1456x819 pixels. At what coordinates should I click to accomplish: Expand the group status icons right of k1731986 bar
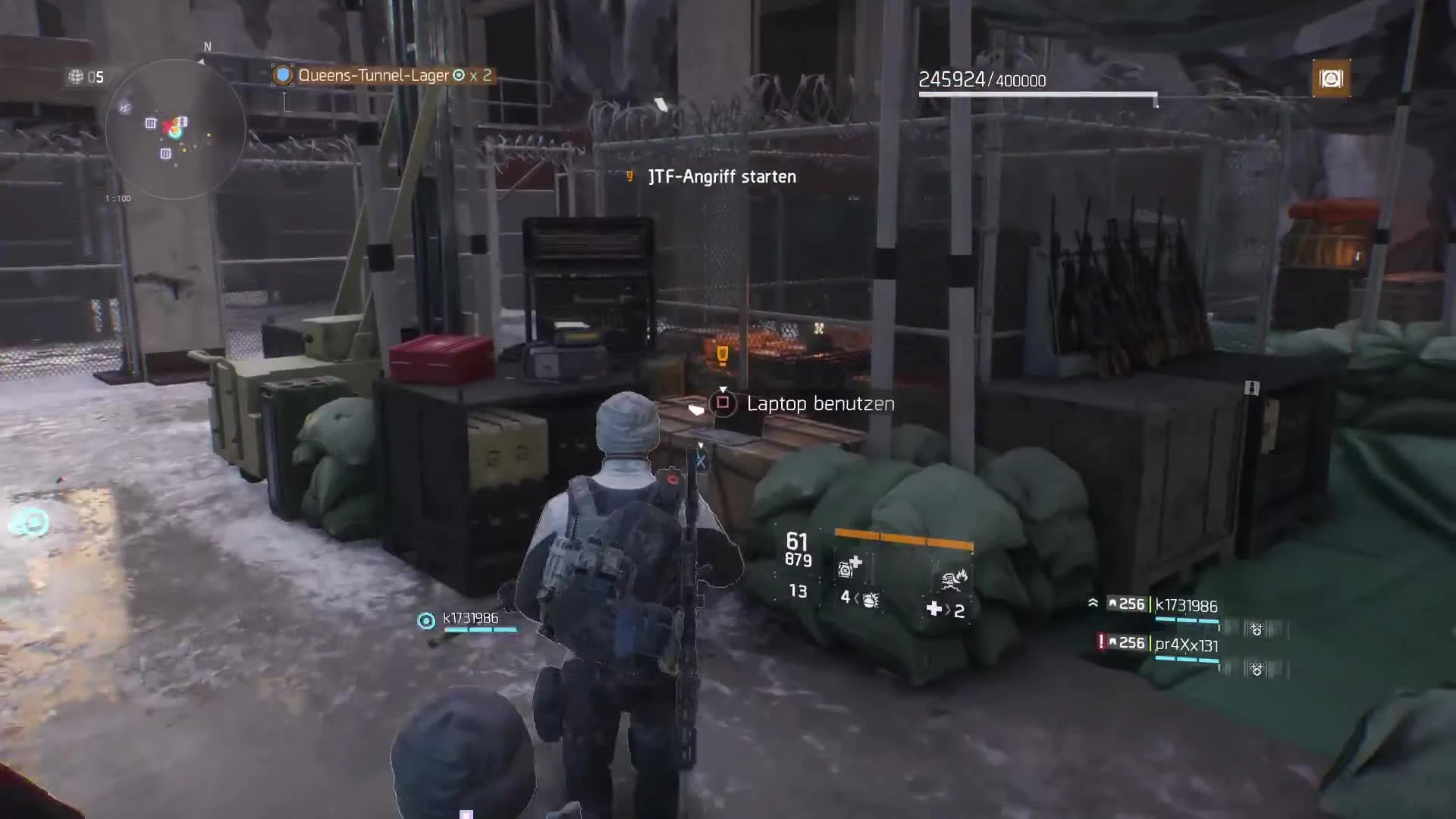pyautogui.click(x=1257, y=630)
